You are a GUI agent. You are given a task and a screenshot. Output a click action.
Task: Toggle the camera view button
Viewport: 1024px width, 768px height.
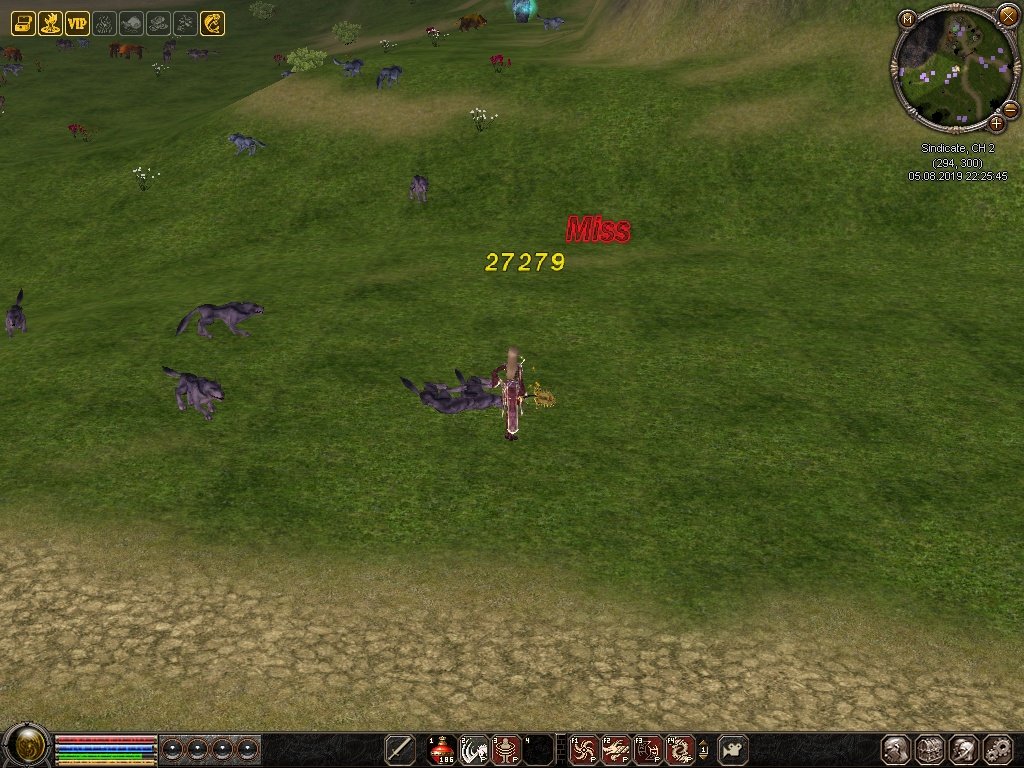coord(733,750)
